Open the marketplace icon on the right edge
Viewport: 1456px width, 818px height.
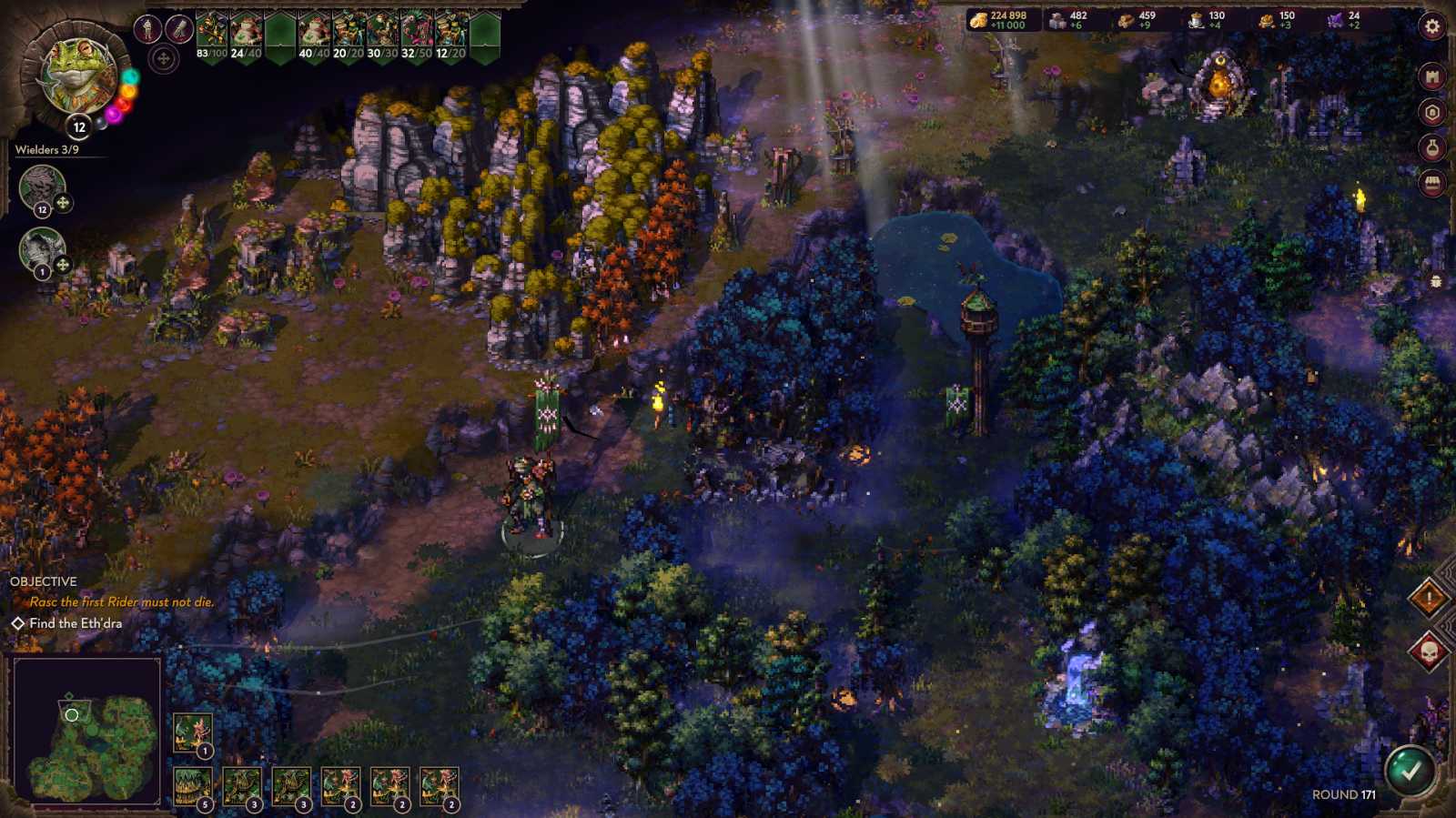pyautogui.click(x=1431, y=181)
